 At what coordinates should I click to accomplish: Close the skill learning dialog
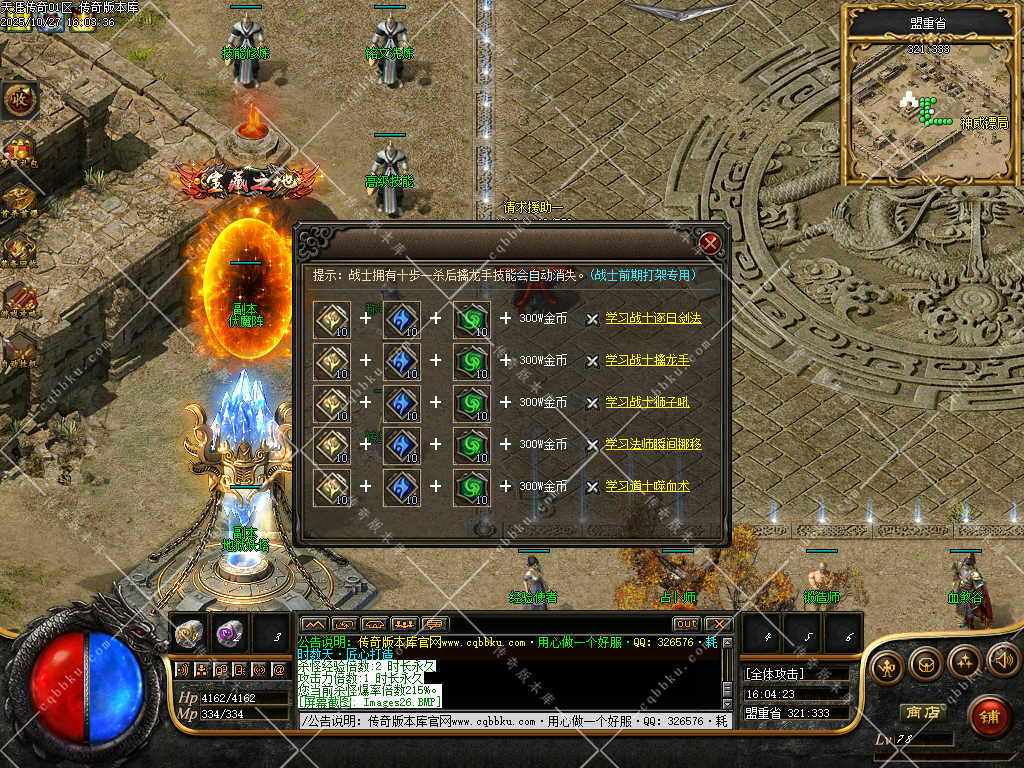coord(710,243)
